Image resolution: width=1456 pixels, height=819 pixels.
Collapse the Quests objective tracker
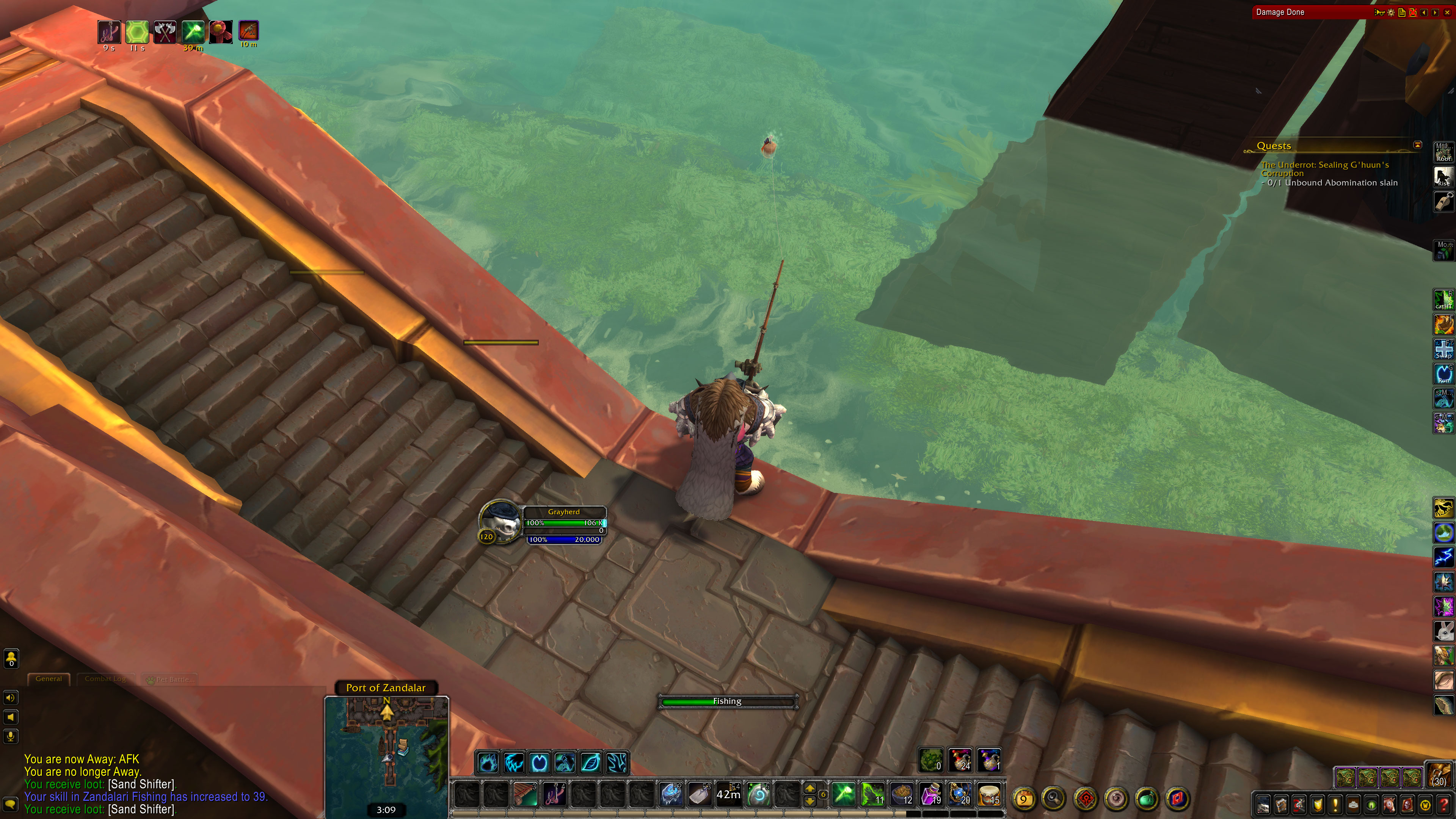(x=1418, y=145)
